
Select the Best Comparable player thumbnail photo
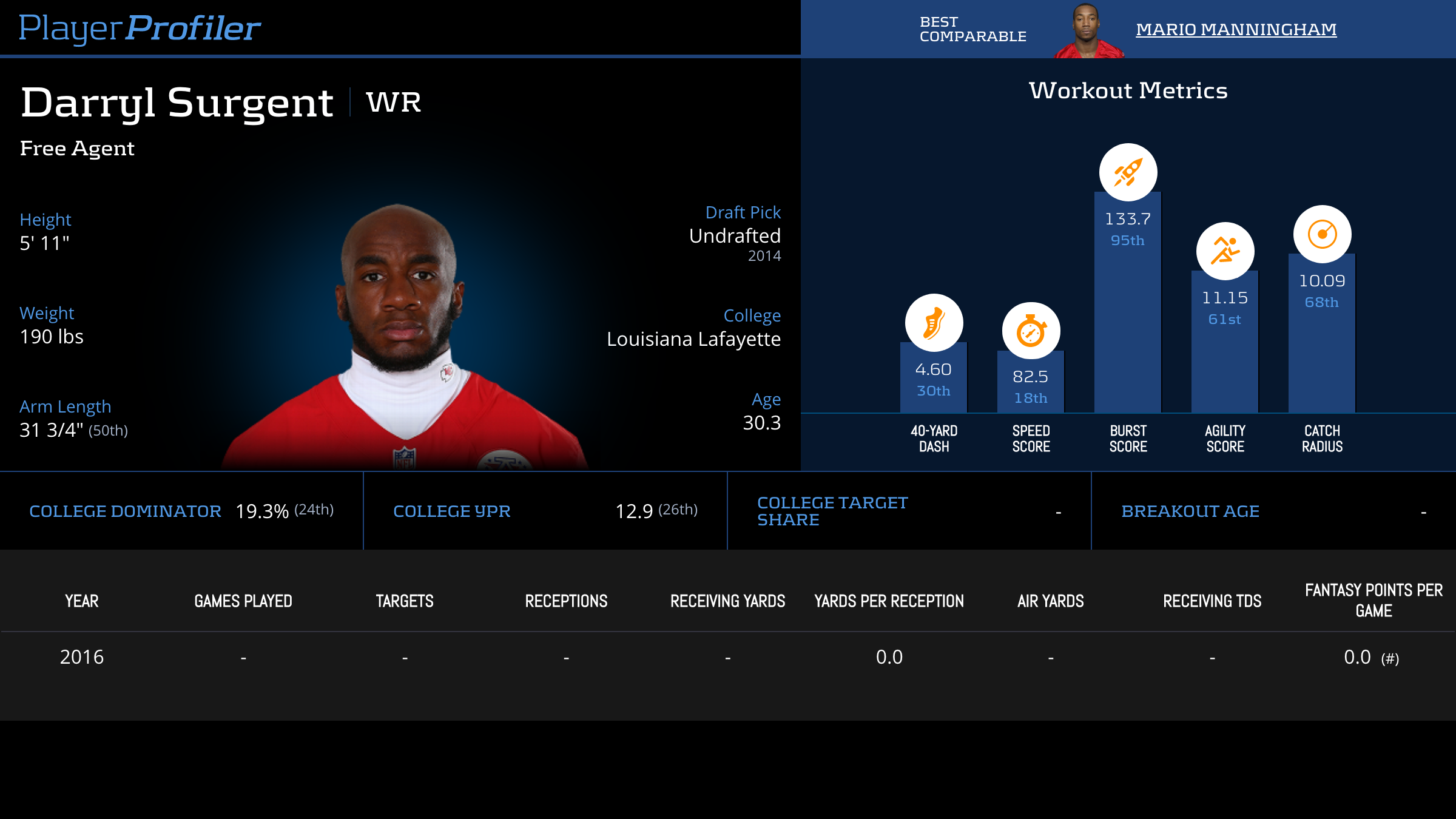[1088, 30]
